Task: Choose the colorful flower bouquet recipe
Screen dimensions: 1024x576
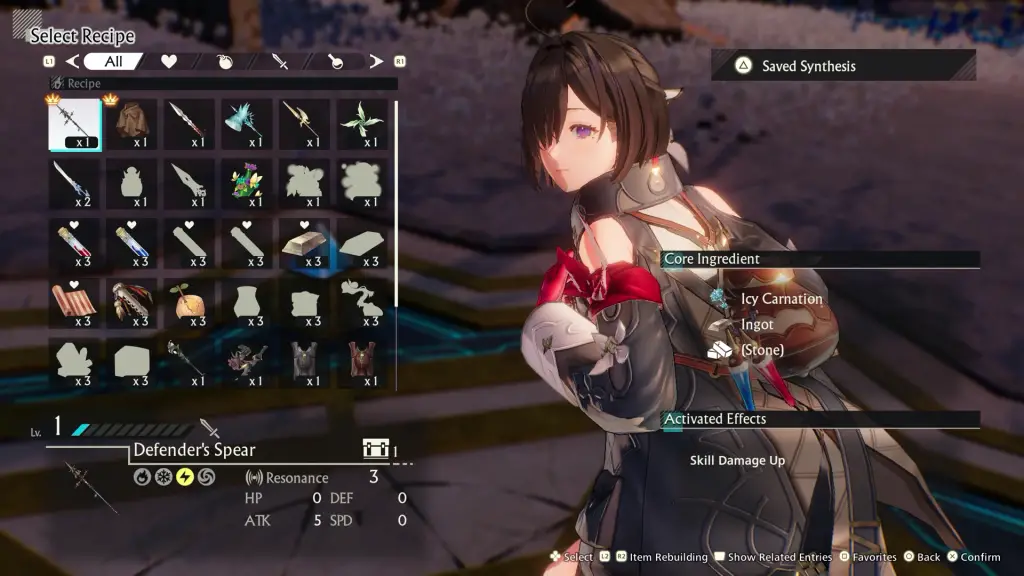Action: pos(248,184)
